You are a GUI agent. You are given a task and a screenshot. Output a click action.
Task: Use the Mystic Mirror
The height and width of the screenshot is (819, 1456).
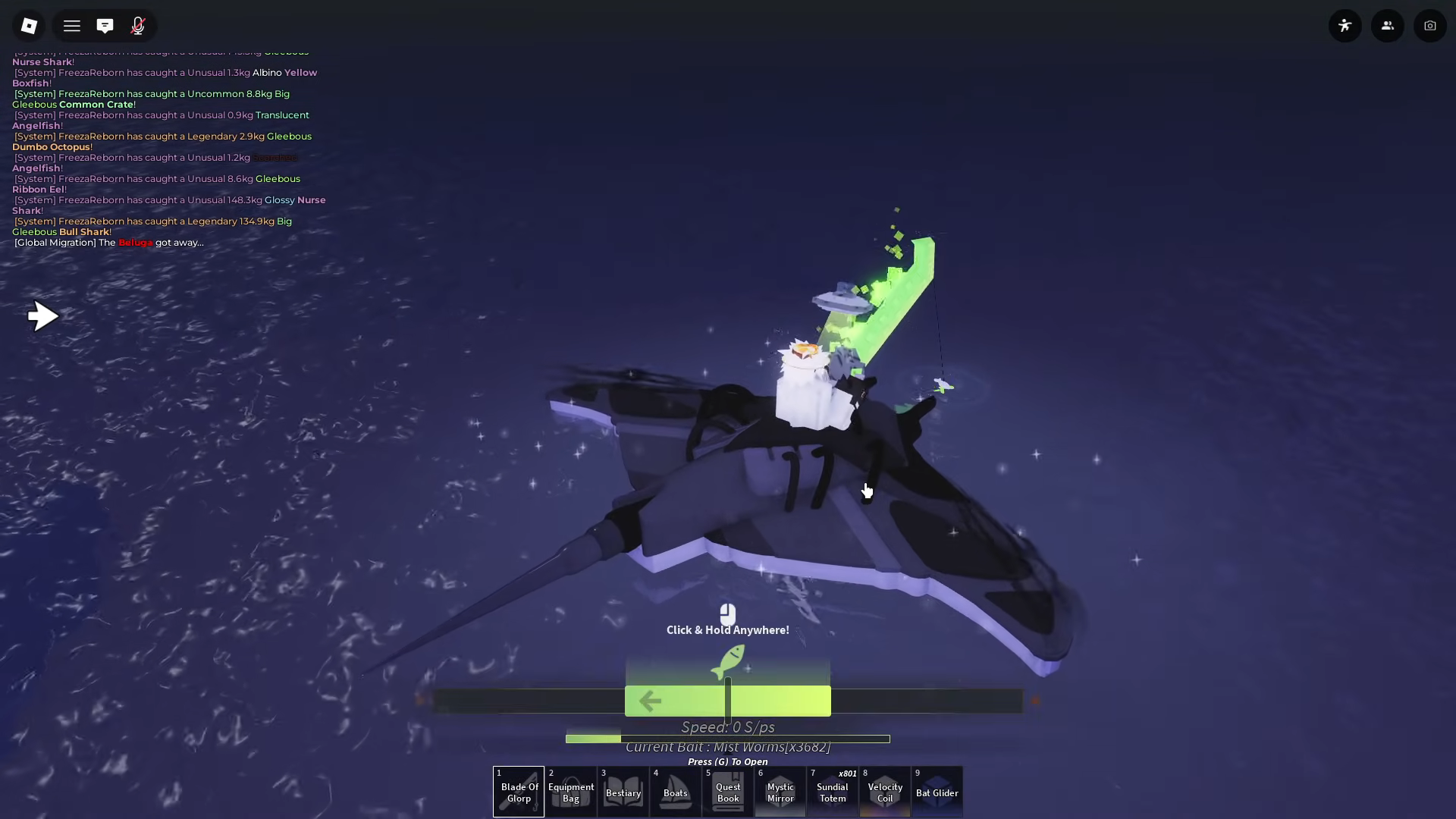pyautogui.click(x=780, y=791)
